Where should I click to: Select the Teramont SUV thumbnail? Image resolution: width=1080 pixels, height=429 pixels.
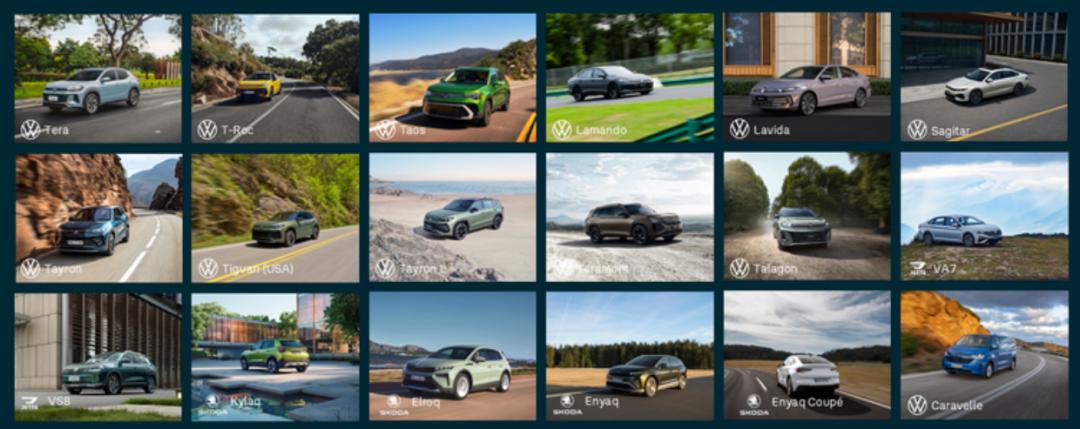[x=629, y=218]
